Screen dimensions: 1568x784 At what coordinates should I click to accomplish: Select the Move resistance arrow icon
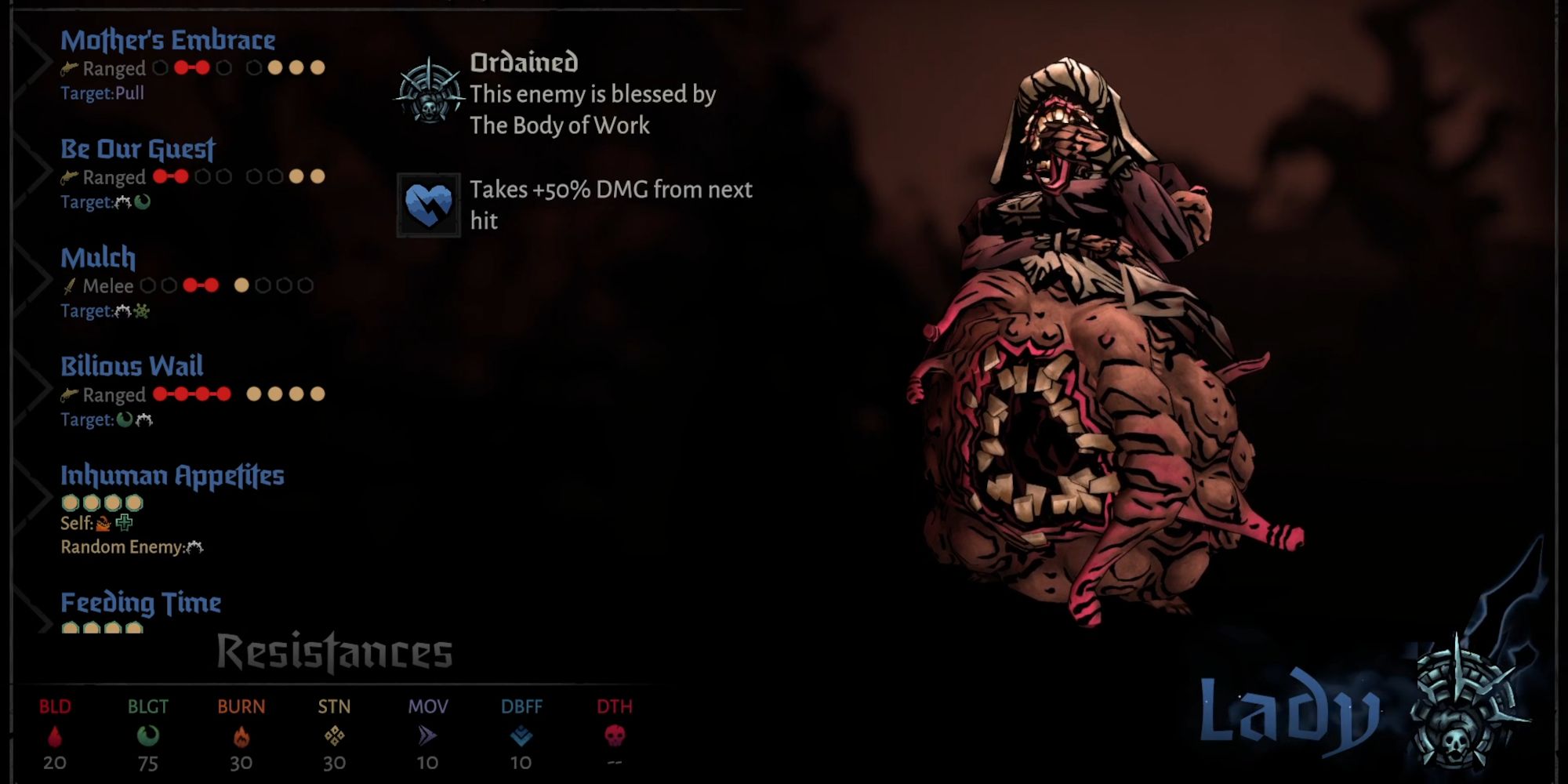pyautogui.click(x=426, y=735)
